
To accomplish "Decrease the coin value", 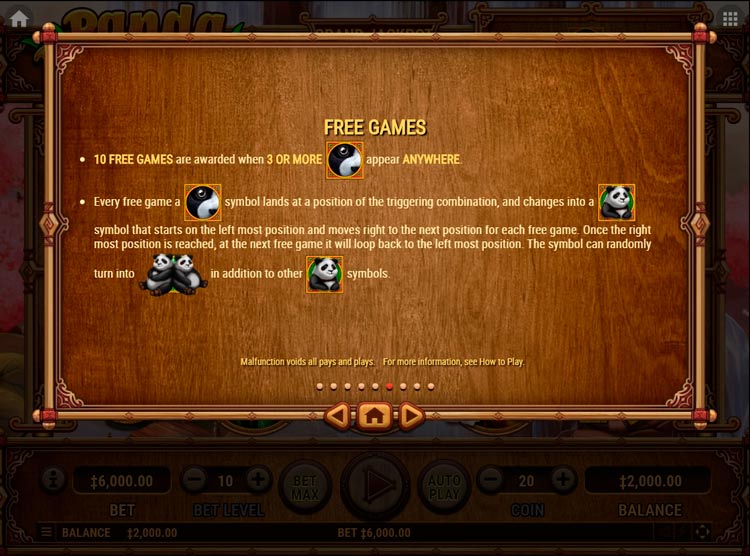I will point(490,481).
